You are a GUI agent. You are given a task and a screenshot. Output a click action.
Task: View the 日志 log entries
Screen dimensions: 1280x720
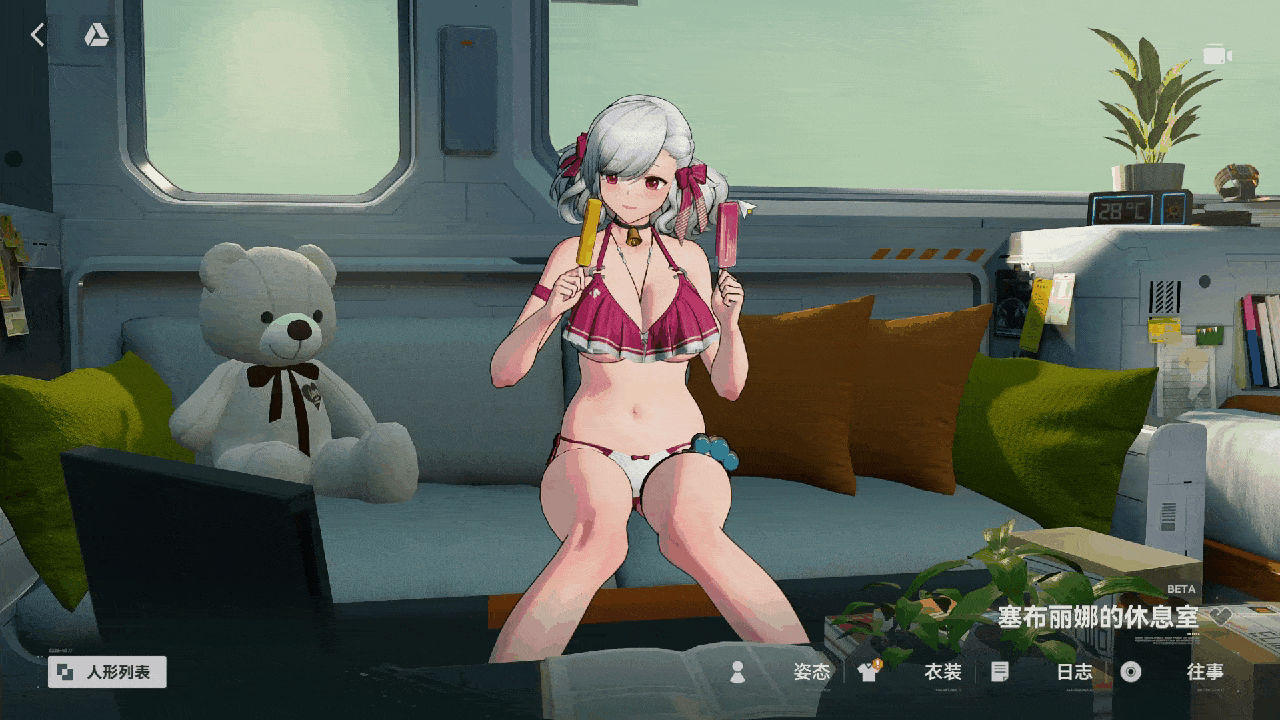[1074, 672]
